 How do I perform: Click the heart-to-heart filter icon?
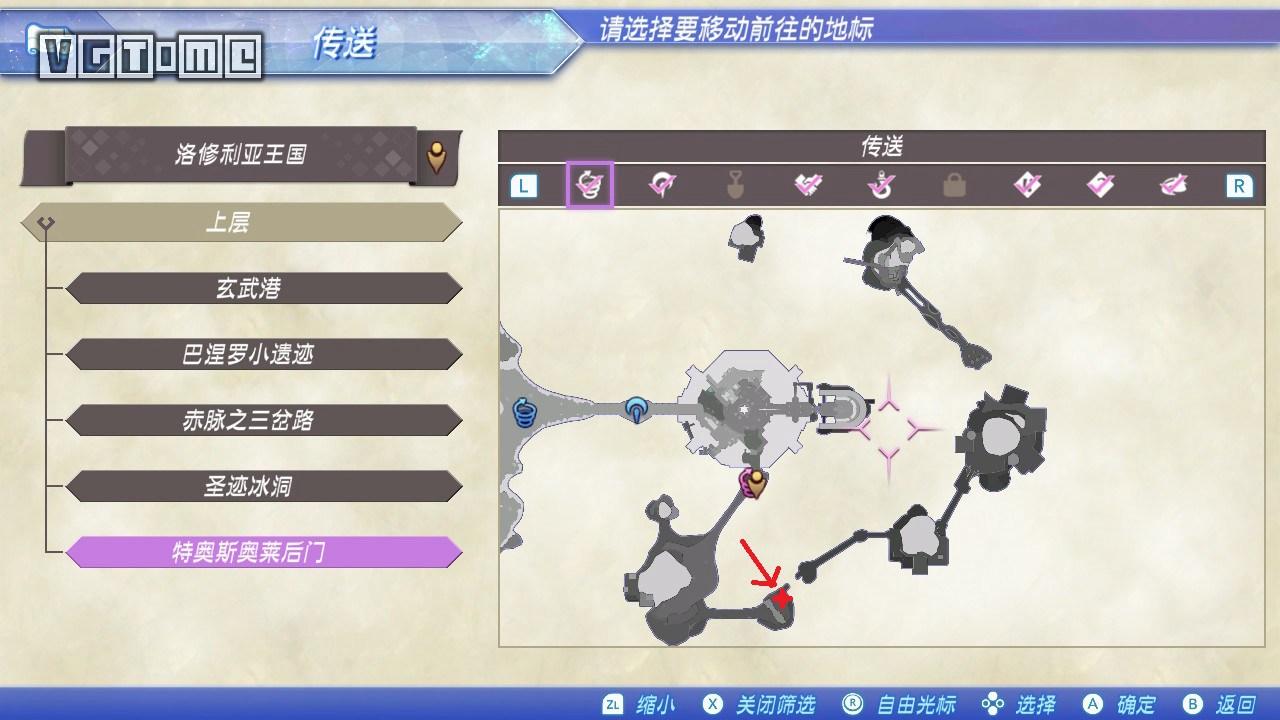pos(808,184)
